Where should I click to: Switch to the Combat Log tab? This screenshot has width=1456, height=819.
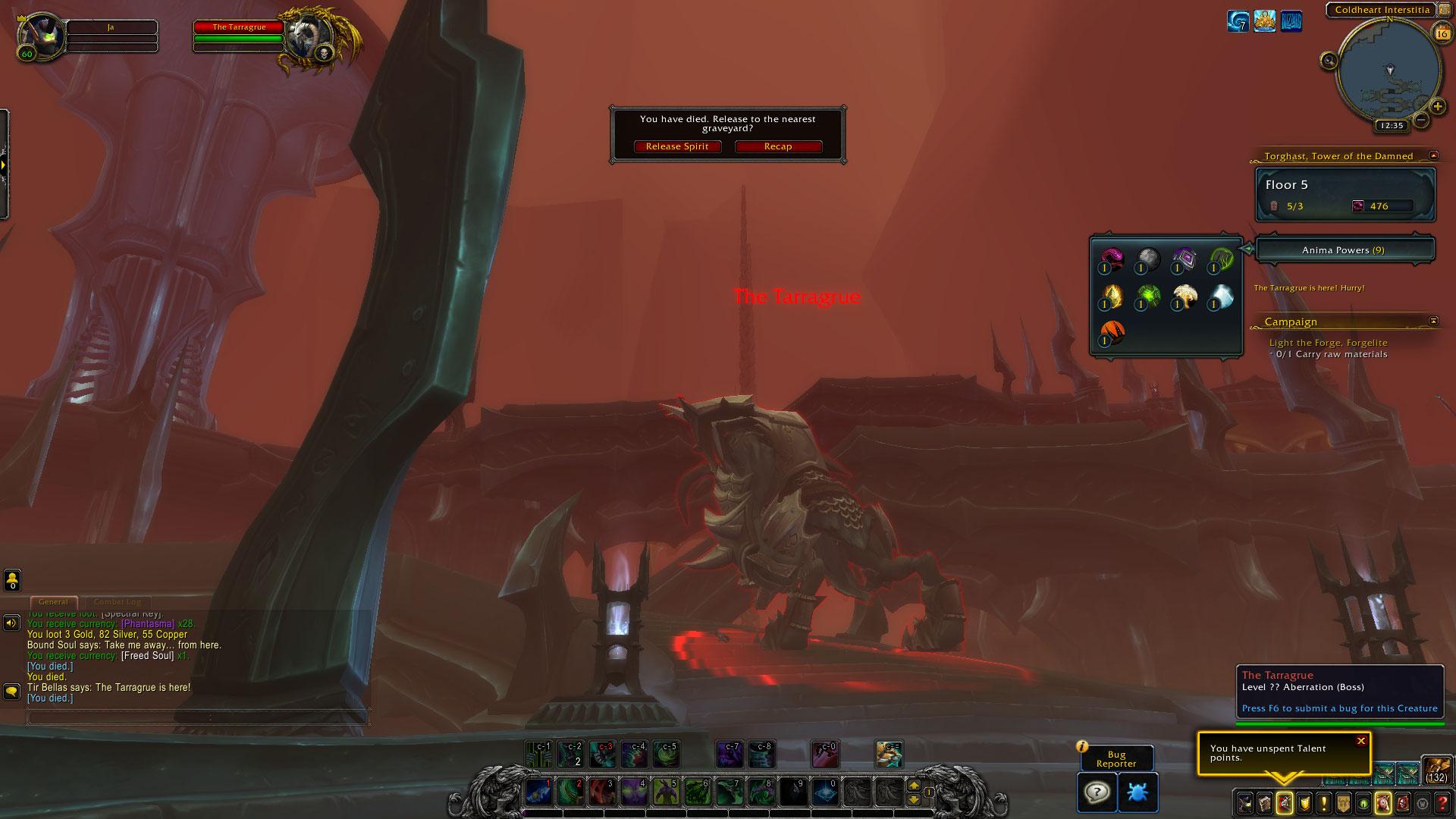point(117,602)
